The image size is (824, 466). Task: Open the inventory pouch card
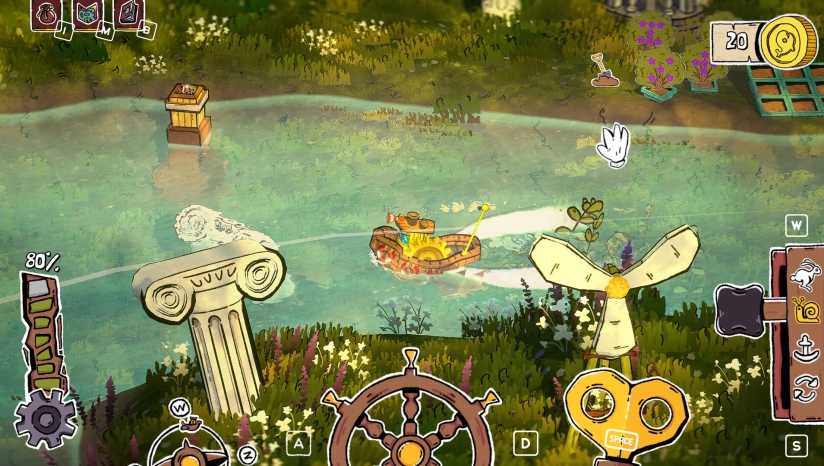tap(46, 13)
